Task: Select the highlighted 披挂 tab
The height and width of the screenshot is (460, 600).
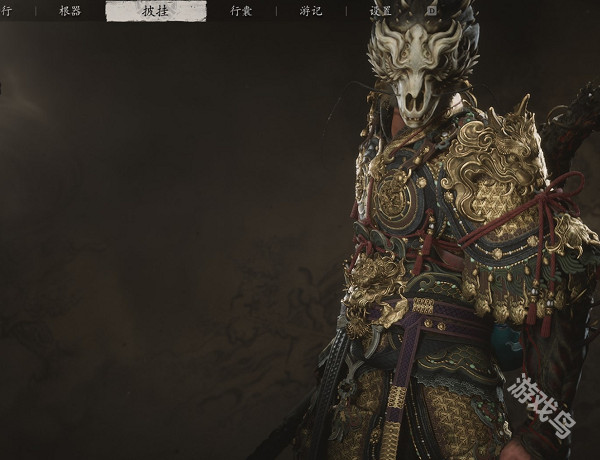Action: pos(156,11)
